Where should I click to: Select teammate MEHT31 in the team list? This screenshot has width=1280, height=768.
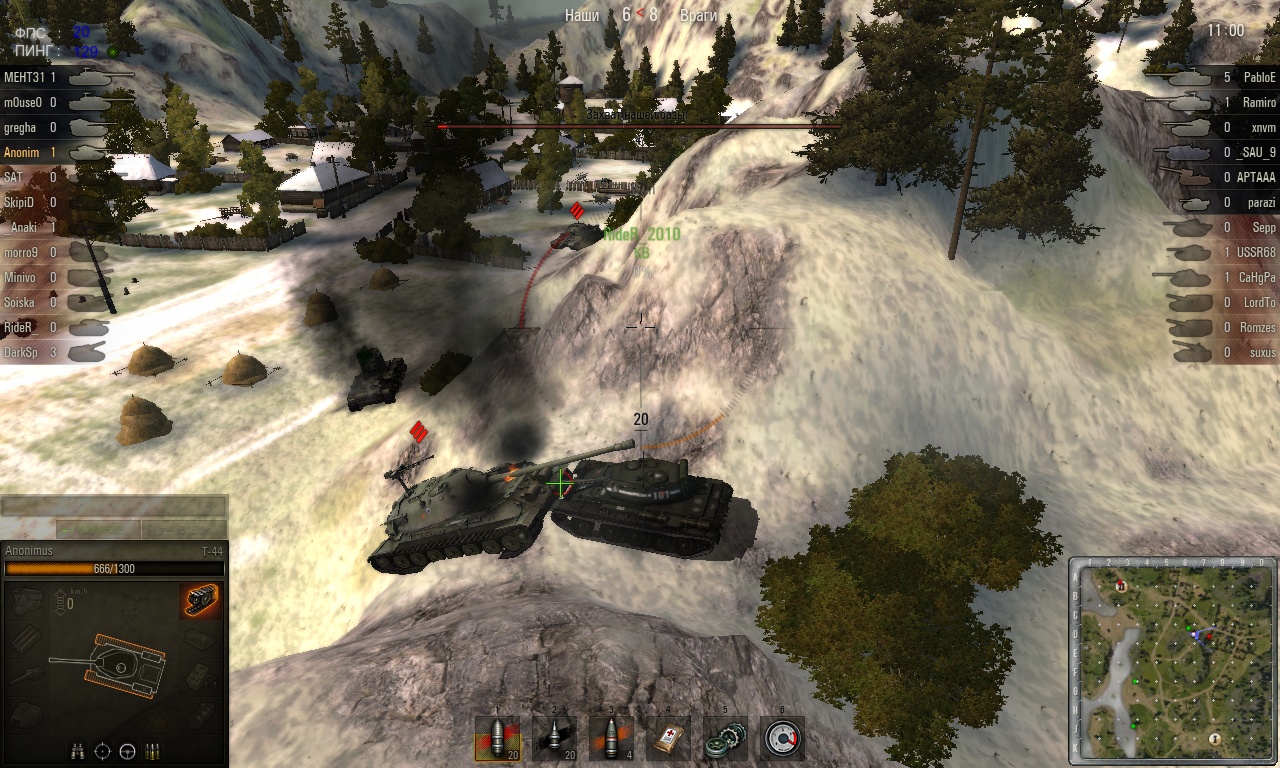coord(20,77)
